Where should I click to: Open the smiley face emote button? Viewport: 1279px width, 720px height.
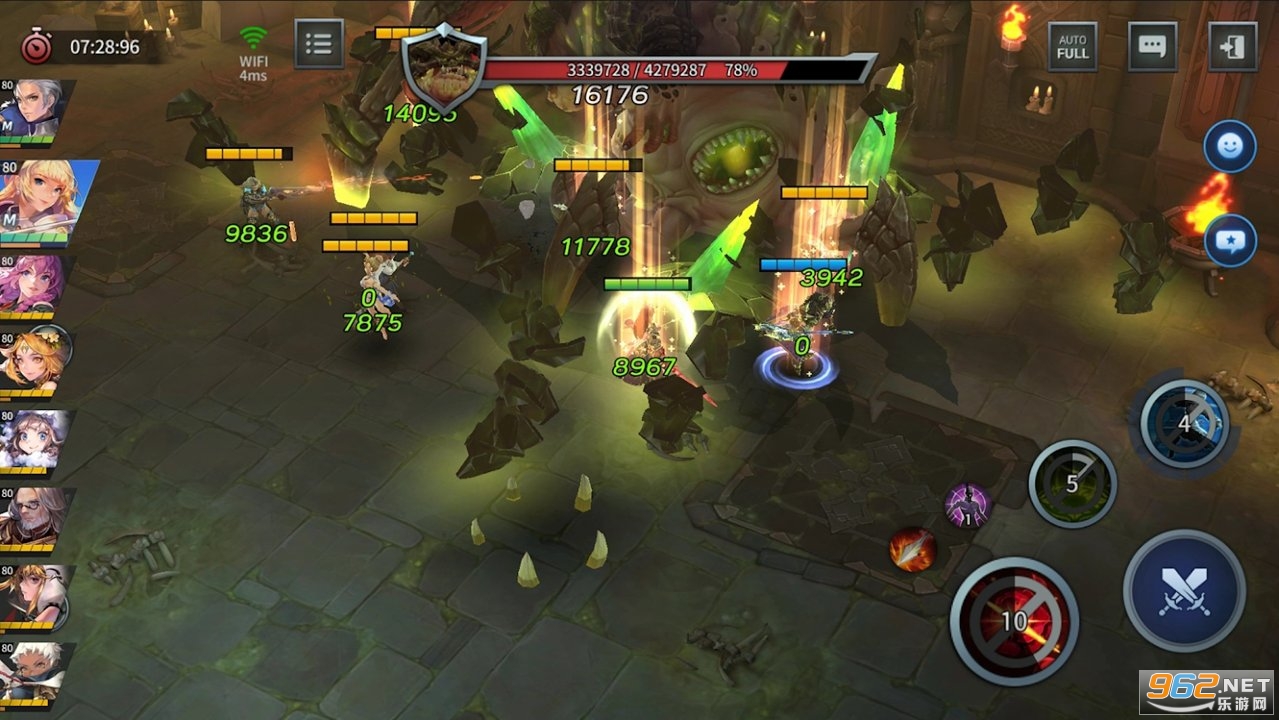[1229, 147]
